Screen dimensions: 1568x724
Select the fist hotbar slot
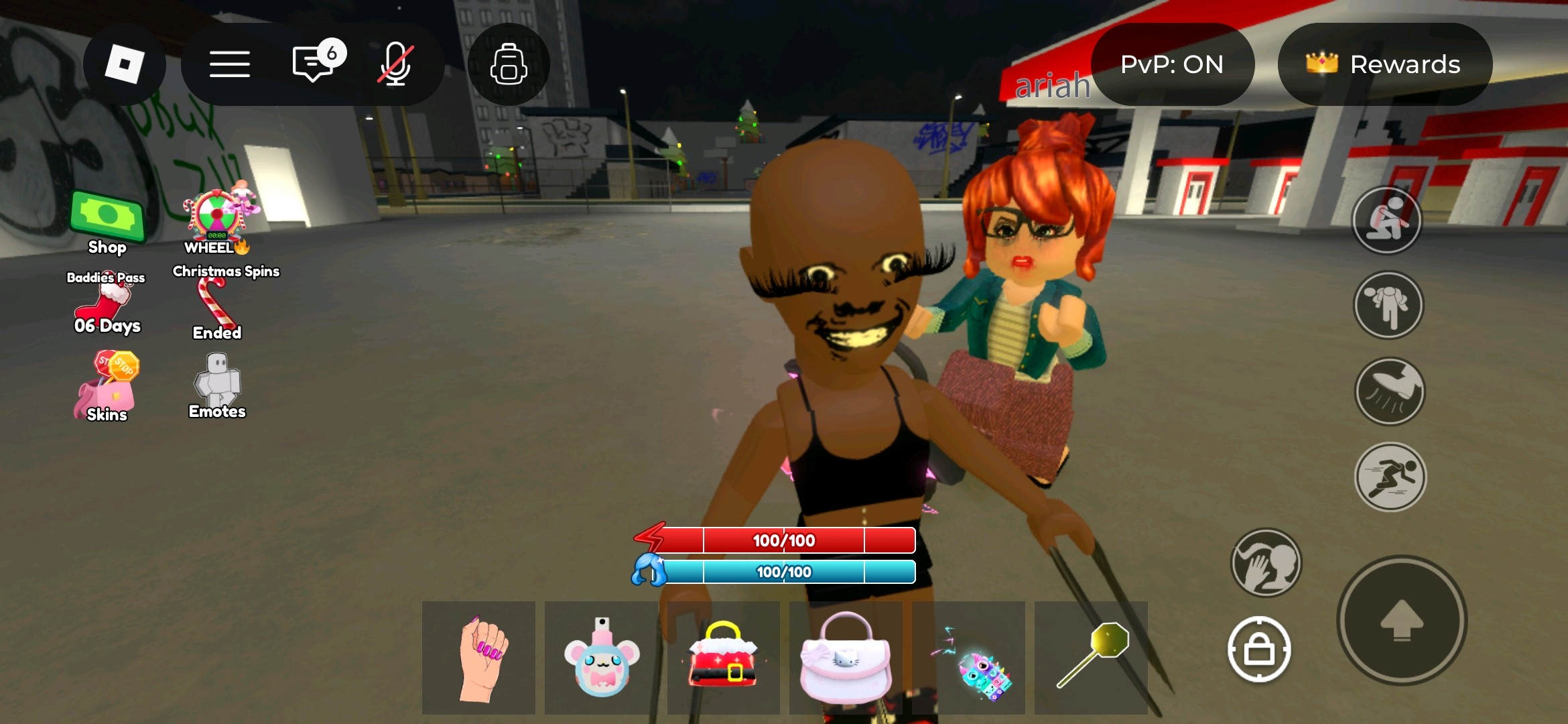click(478, 658)
